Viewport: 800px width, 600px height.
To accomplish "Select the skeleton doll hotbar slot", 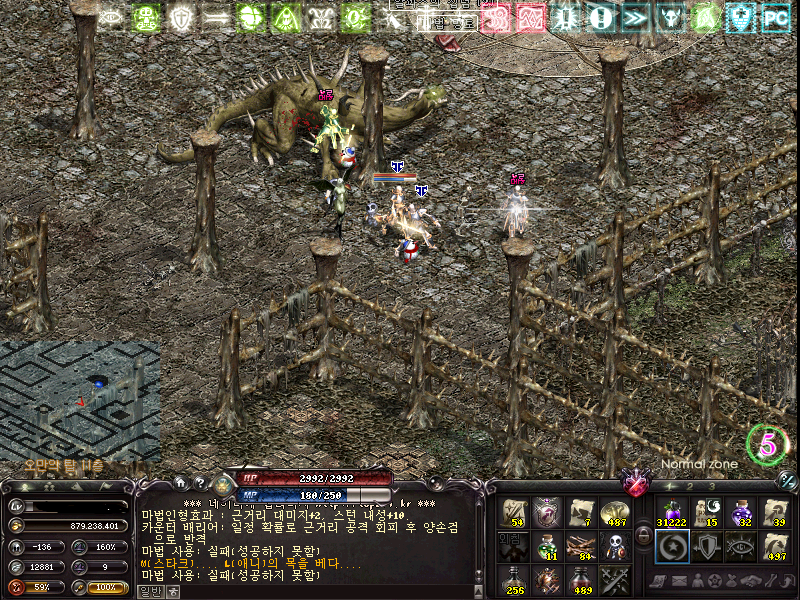I will pyautogui.click(x=614, y=546).
